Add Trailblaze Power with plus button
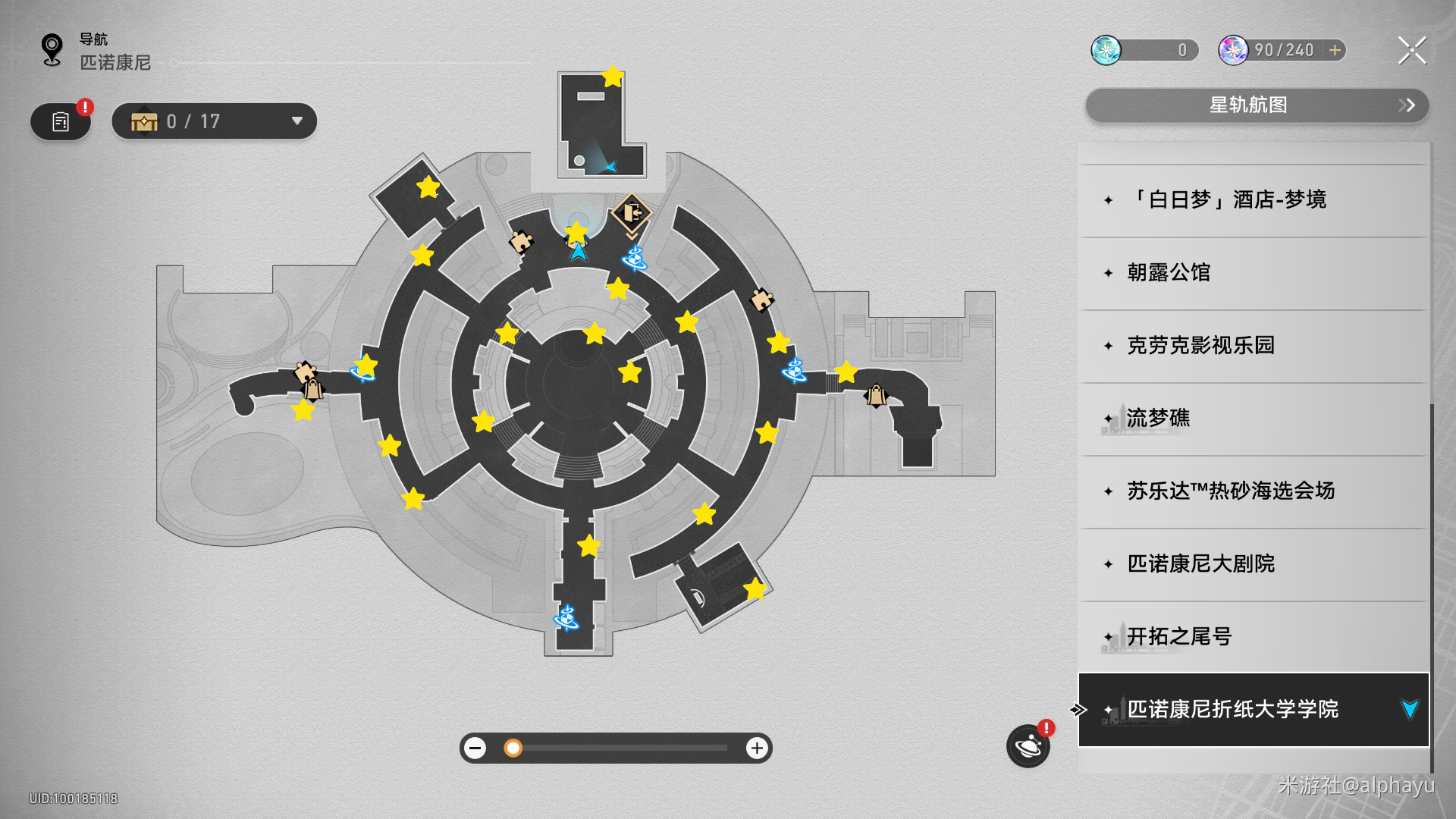 click(x=1335, y=50)
